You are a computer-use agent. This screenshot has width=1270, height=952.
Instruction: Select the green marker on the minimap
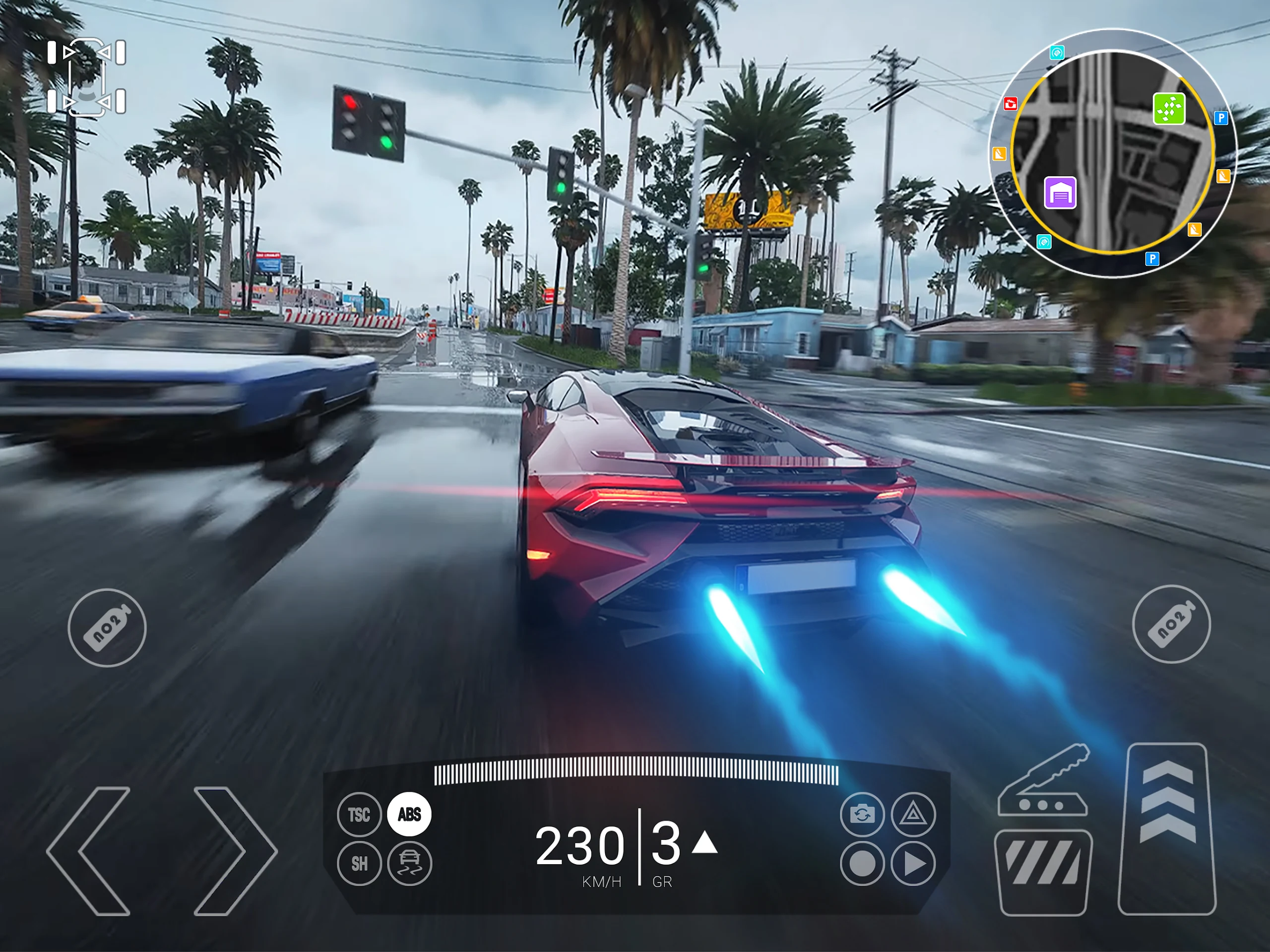tap(1168, 109)
